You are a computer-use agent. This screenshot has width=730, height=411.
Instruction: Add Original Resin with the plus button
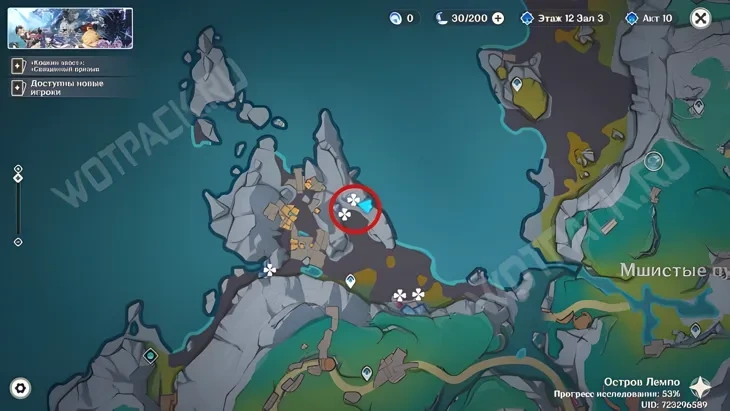coord(497,18)
